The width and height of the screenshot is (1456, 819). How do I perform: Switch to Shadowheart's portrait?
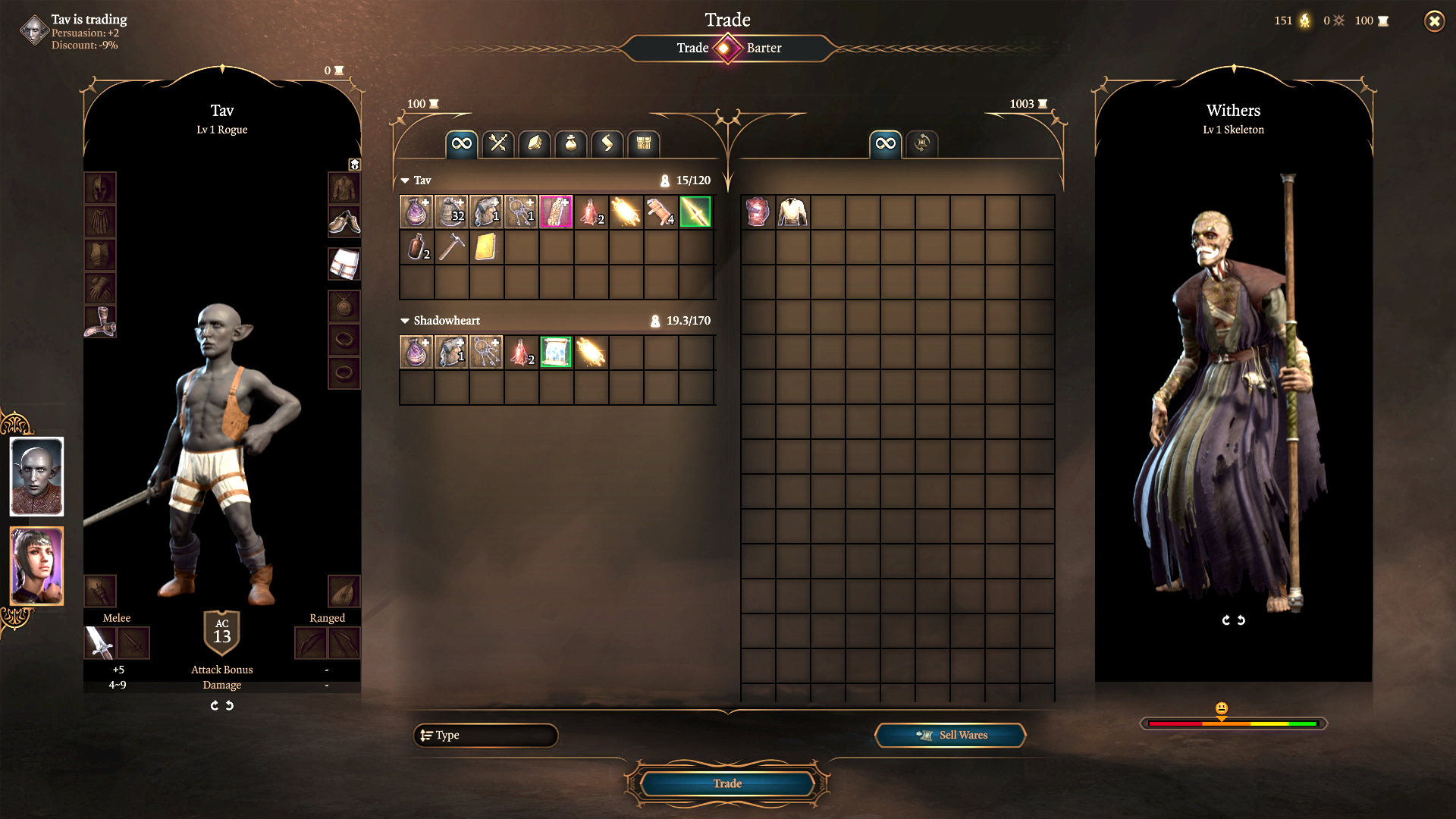(36, 566)
